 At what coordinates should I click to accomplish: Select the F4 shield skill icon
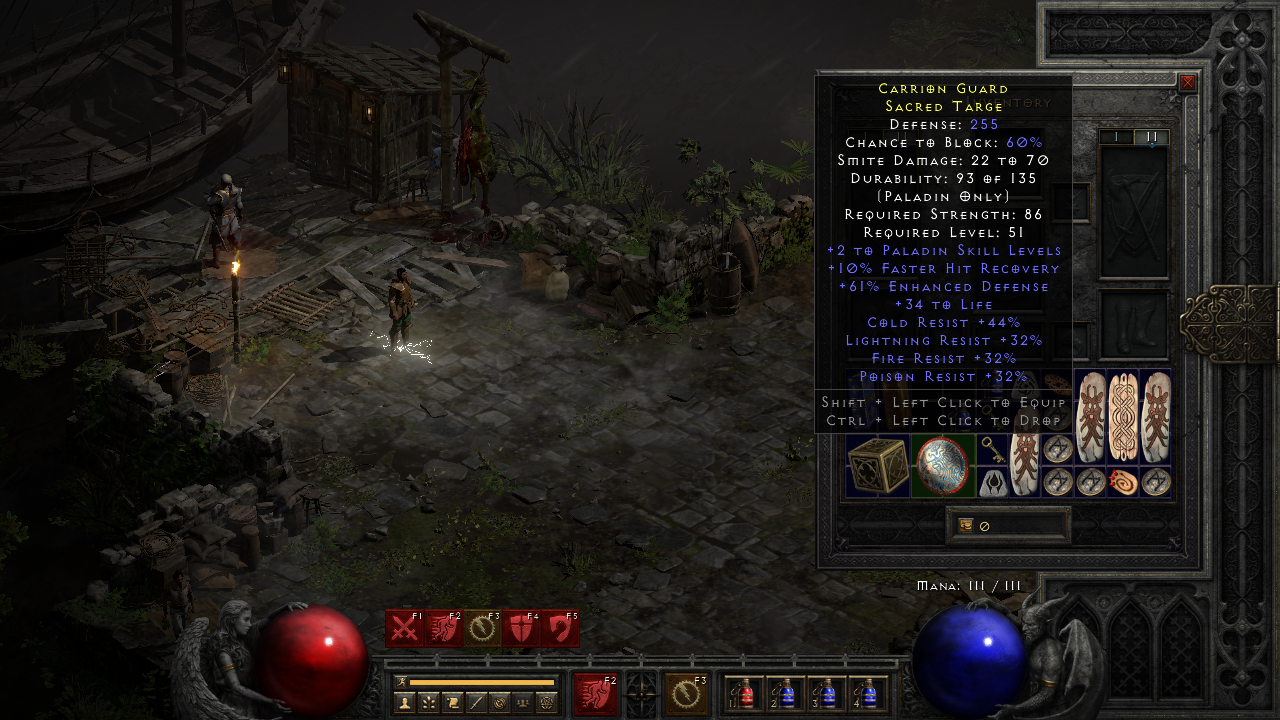click(x=520, y=629)
